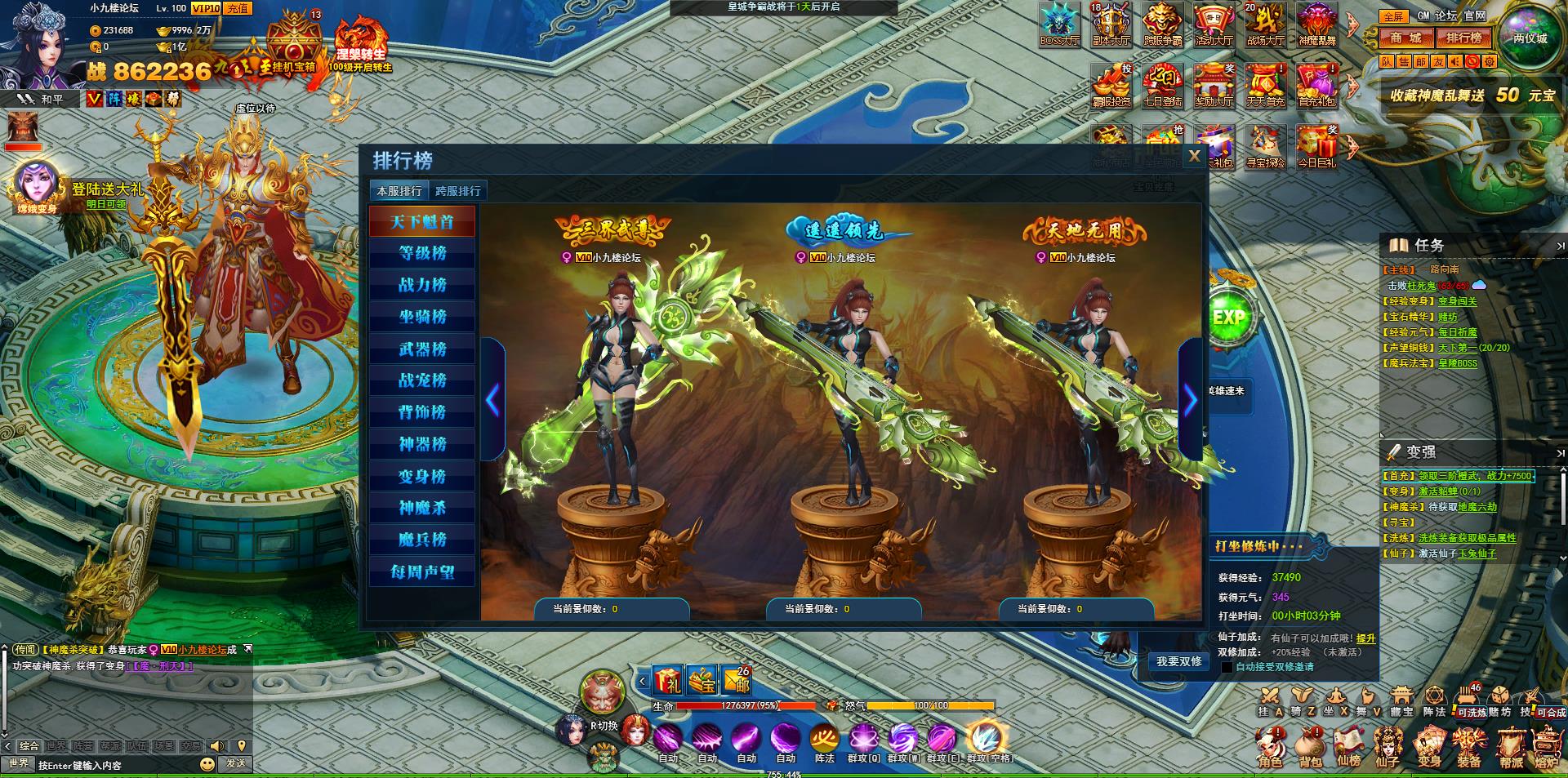Open the BOSS大厅 hall icon
This screenshot has width=1568, height=778.
[1060, 24]
